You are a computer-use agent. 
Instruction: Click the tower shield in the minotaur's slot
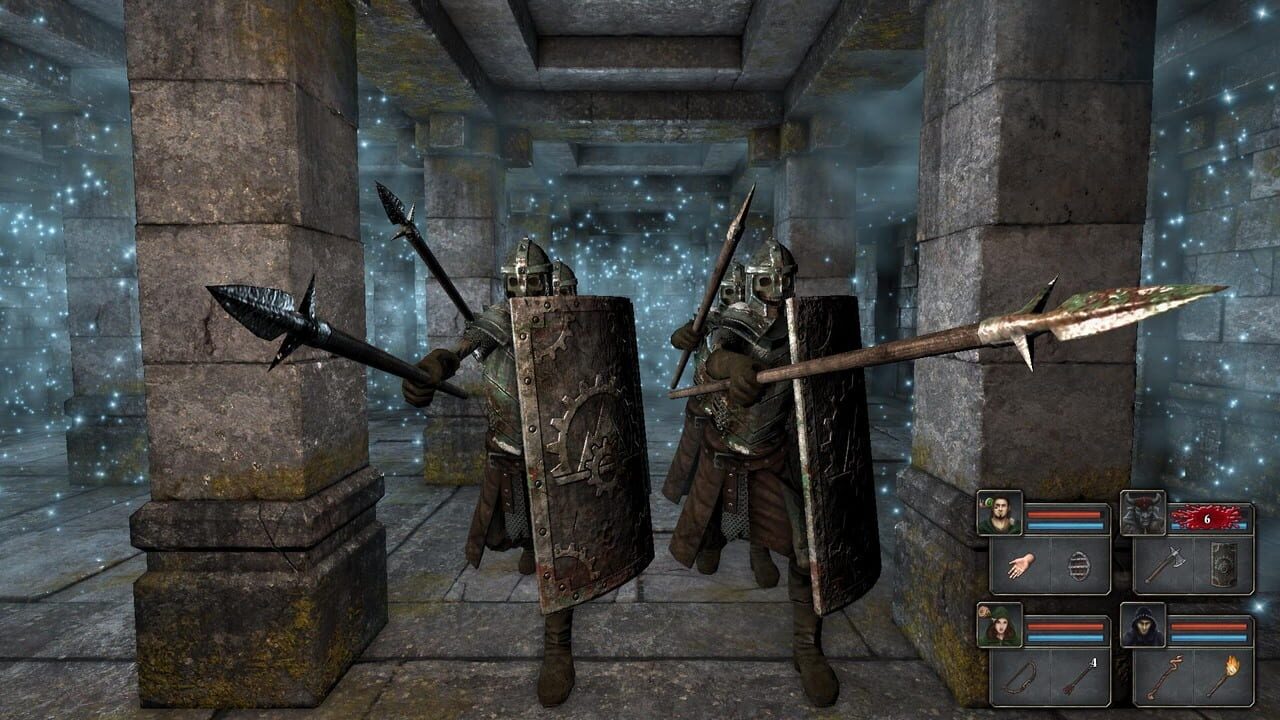click(1223, 565)
